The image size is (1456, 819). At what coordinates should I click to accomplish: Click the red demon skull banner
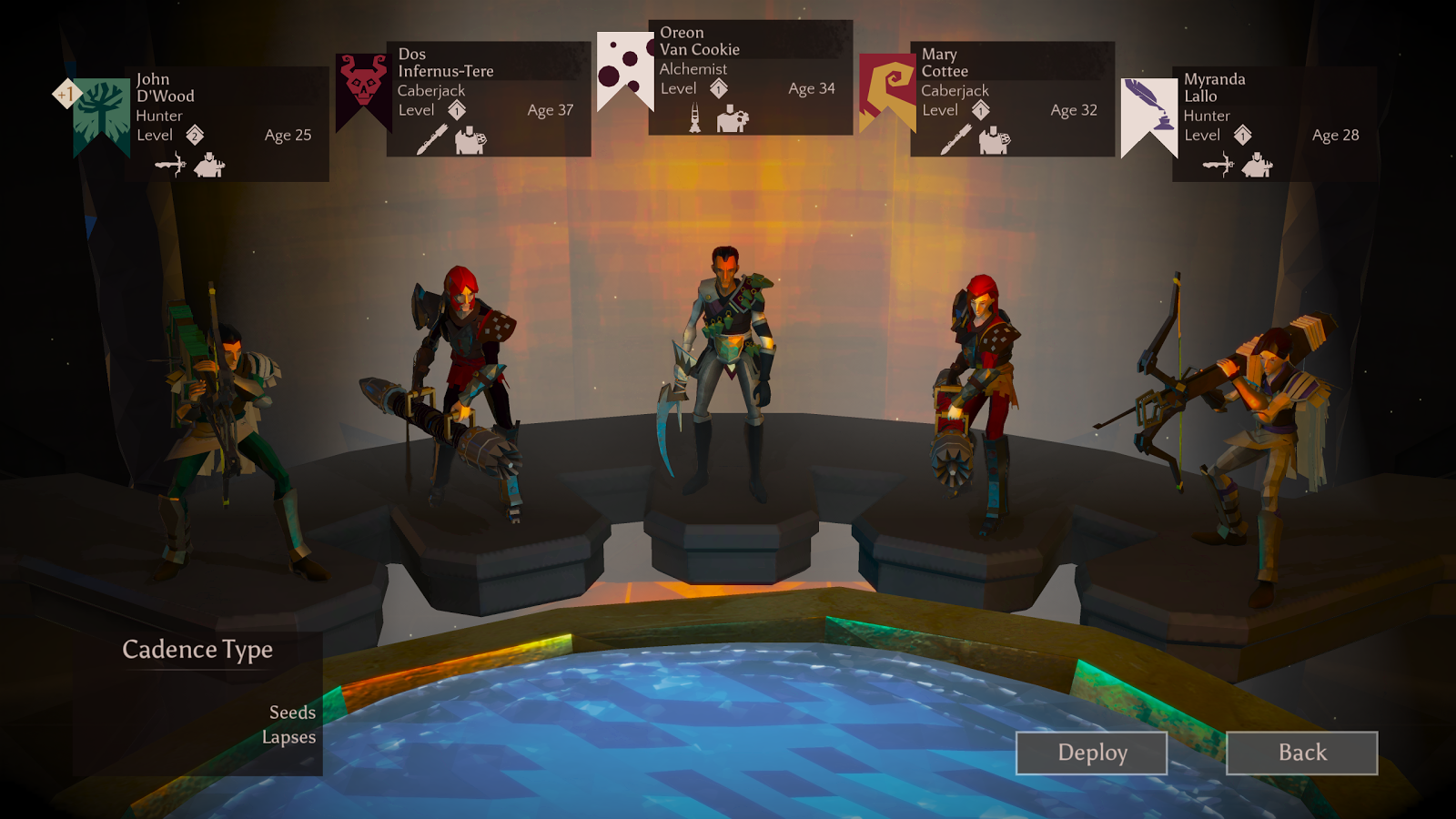click(x=362, y=86)
